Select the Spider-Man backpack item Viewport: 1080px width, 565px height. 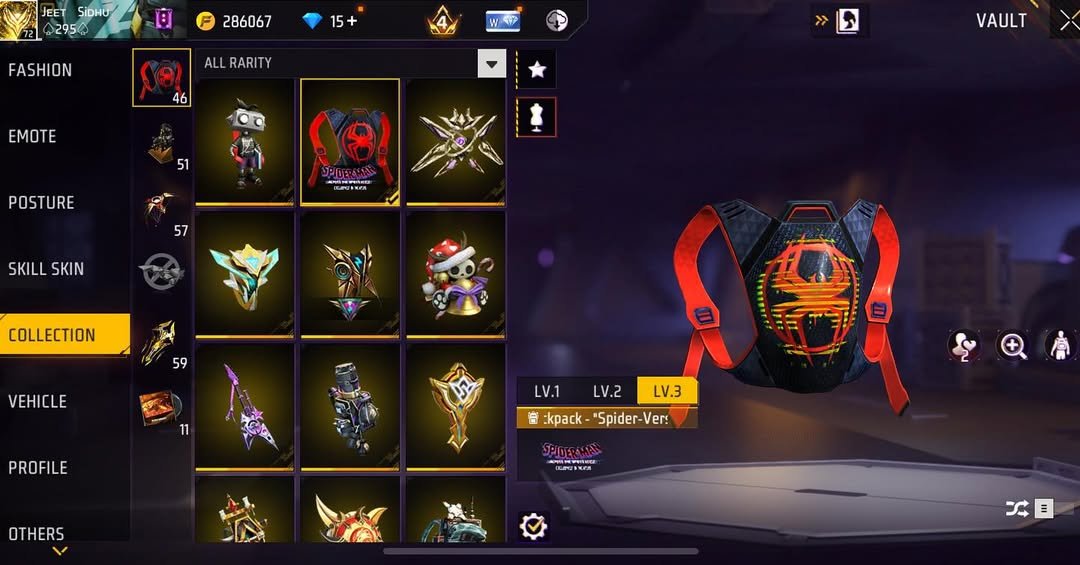point(350,141)
